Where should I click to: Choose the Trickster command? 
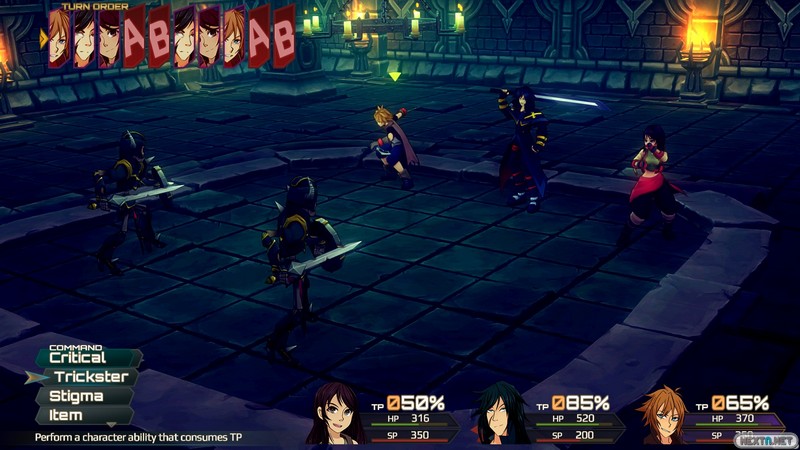coord(90,377)
